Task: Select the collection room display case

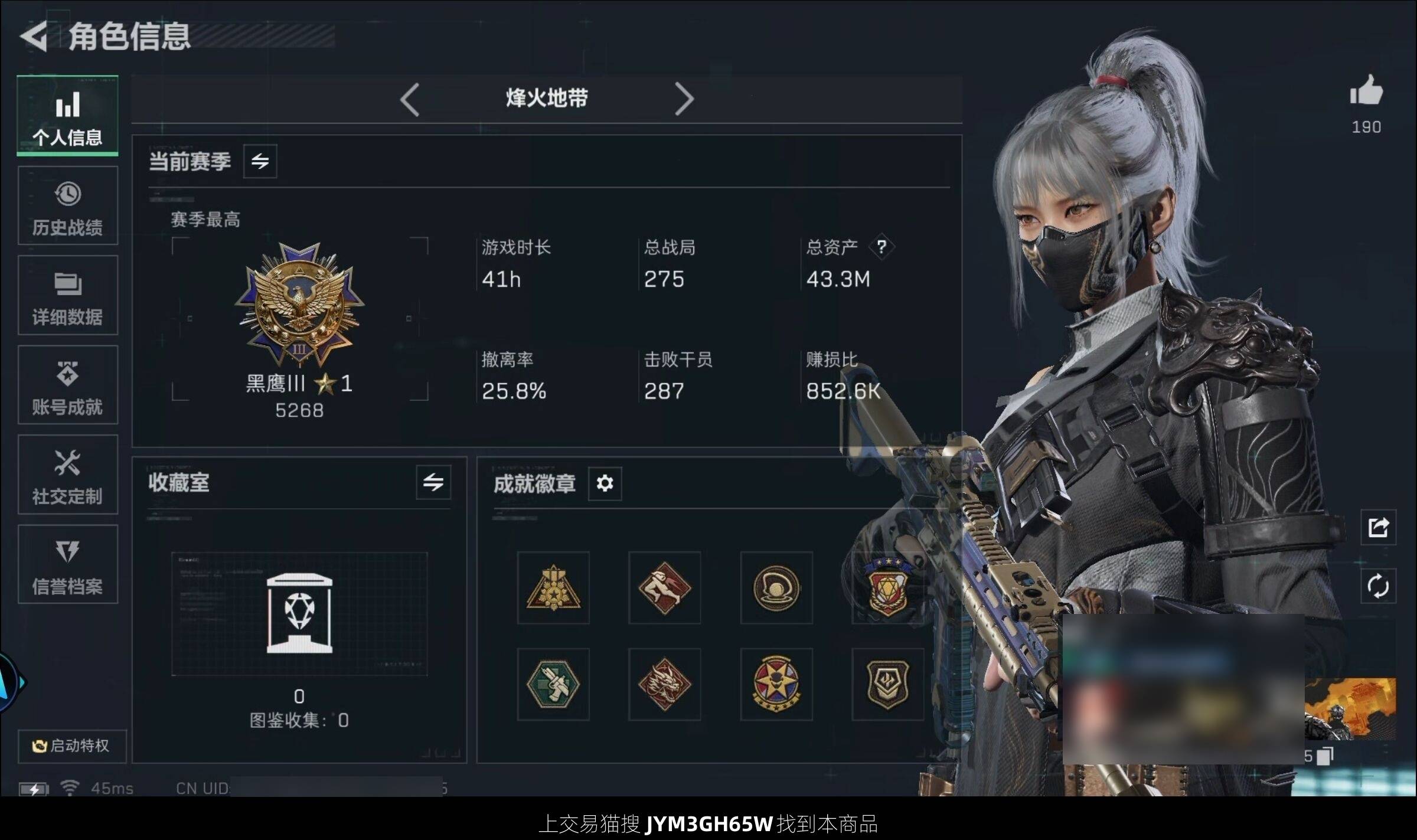Action: tap(299, 614)
